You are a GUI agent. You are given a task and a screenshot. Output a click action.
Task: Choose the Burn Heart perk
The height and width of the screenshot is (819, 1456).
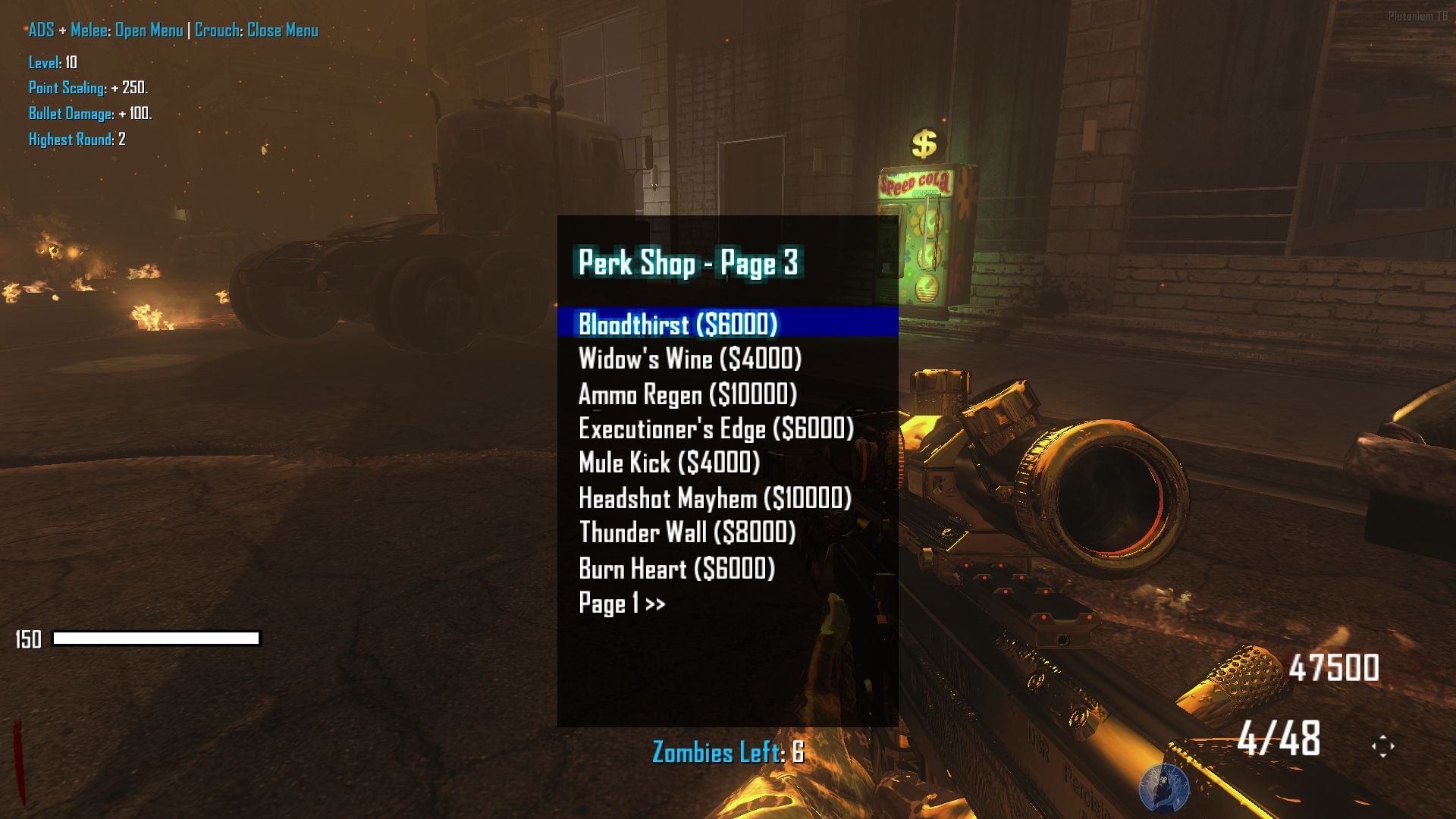676,569
